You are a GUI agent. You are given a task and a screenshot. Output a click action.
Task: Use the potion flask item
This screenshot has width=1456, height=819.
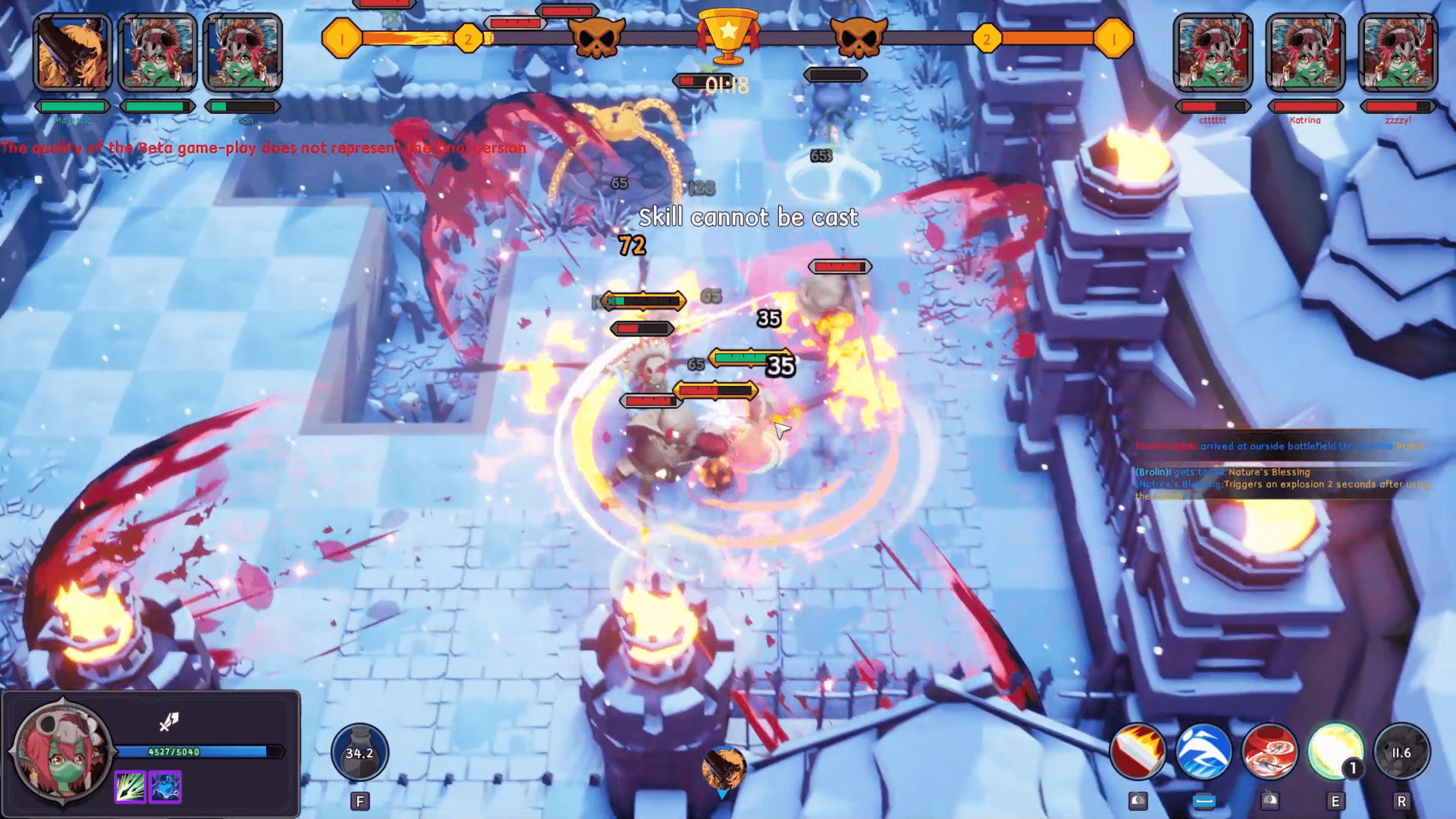[359, 752]
